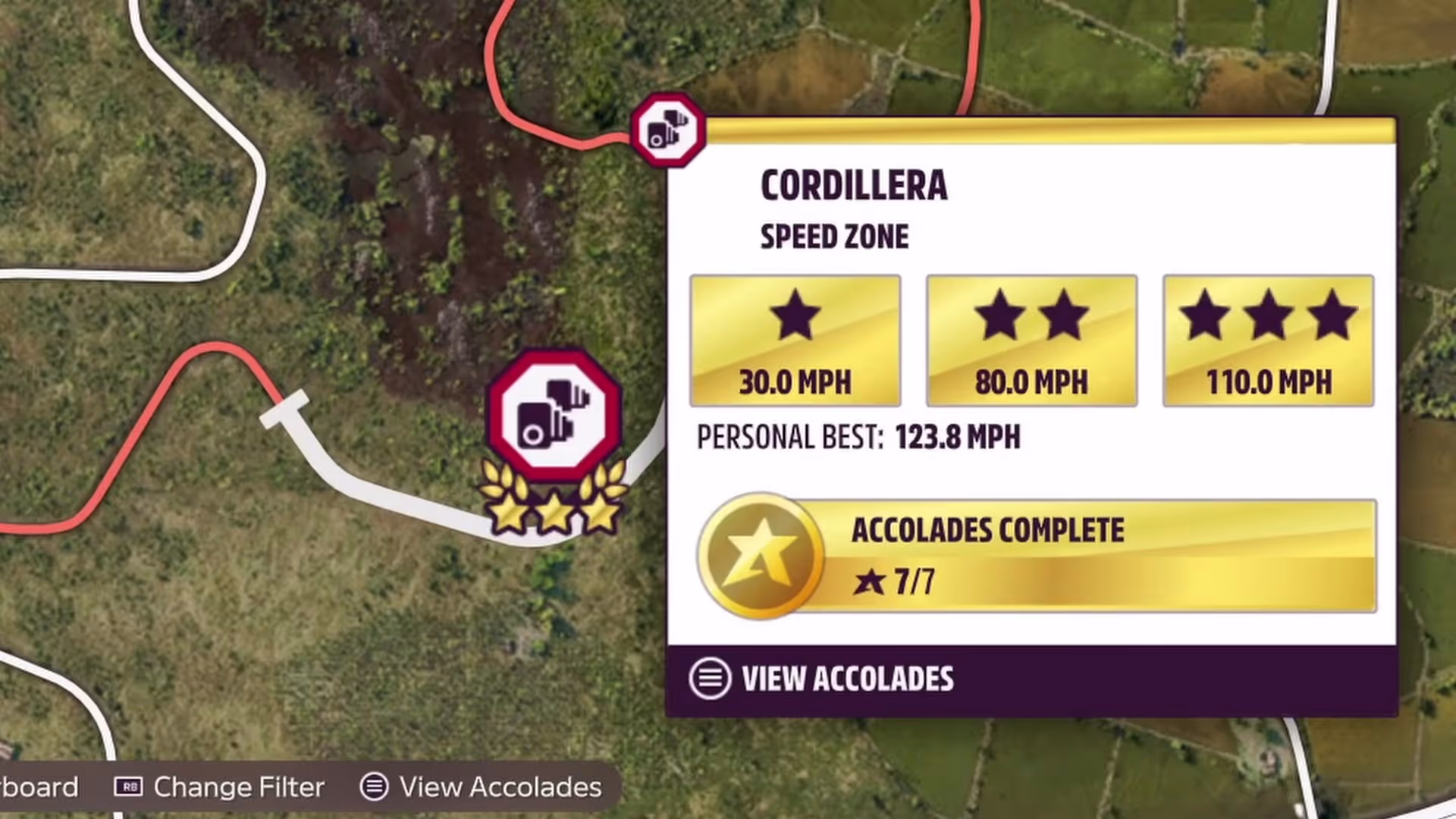Open the Accolades Complete 7/7 banner
Screen dimensions: 1456x819
click(x=1036, y=556)
